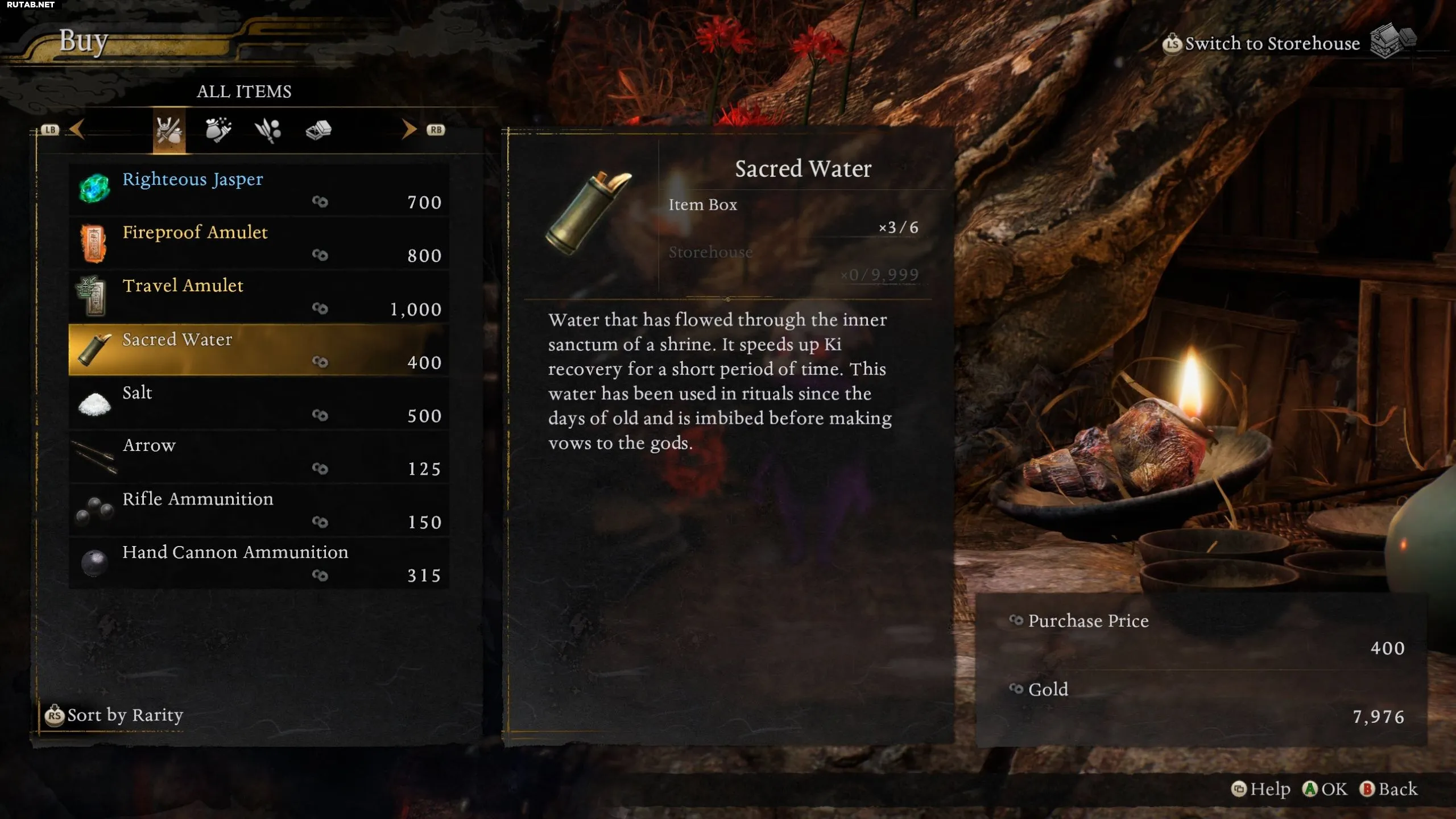Viewport: 1456px width, 819px height.
Task: Choose the Arrow row
Action: pos(258,456)
